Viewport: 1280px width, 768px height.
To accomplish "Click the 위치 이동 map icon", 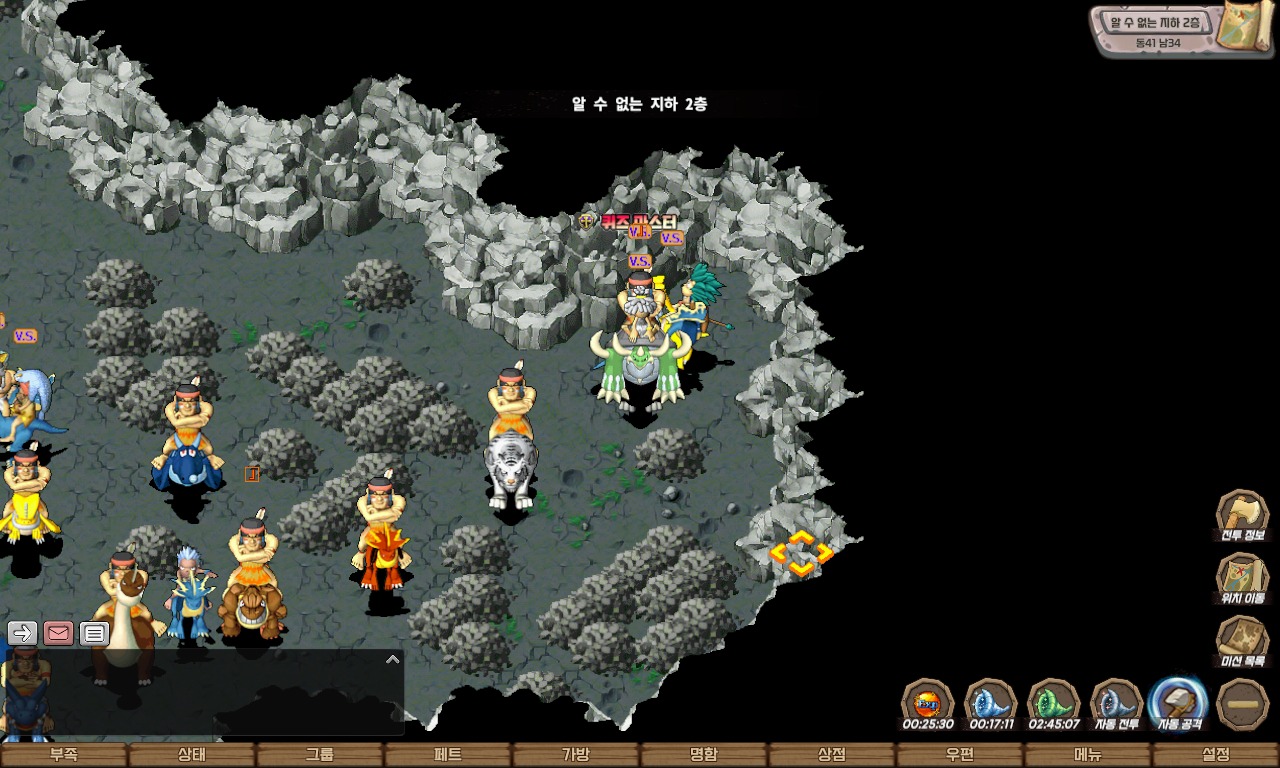I will coord(1242,576).
